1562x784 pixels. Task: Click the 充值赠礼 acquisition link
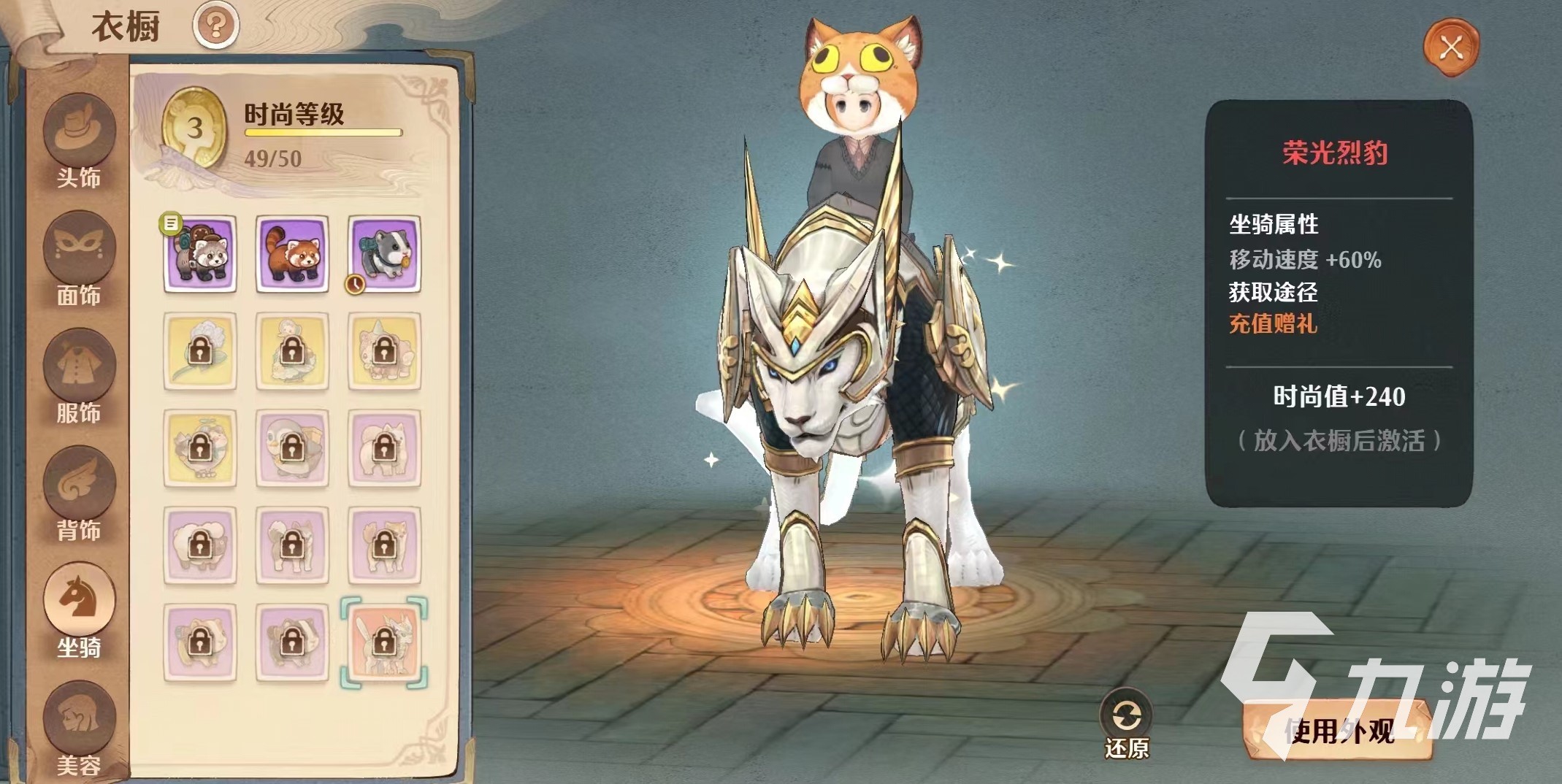[x=1273, y=323]
